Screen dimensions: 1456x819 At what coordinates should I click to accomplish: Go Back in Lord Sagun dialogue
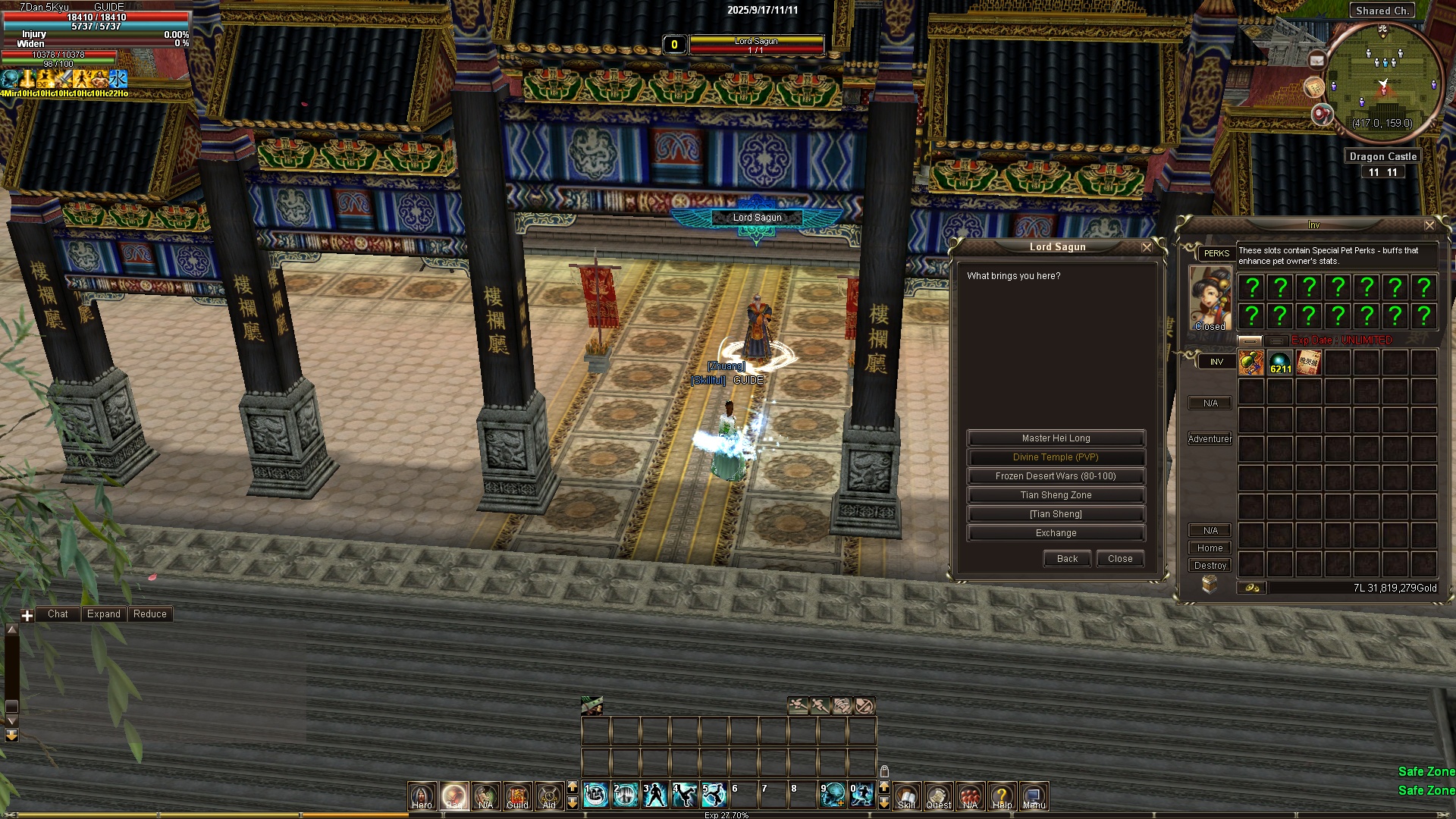pos(1067,559)
